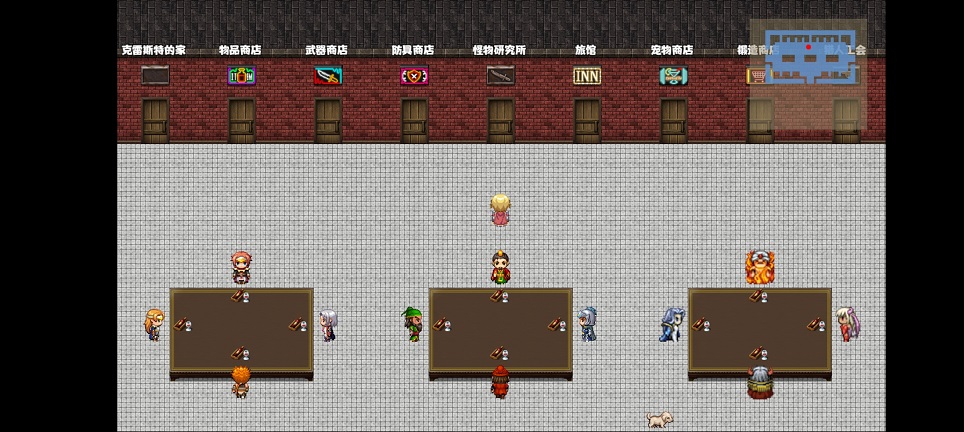Open the town minimap overlay
Screen dimensions: 964x432
click(x=808, y=60)
